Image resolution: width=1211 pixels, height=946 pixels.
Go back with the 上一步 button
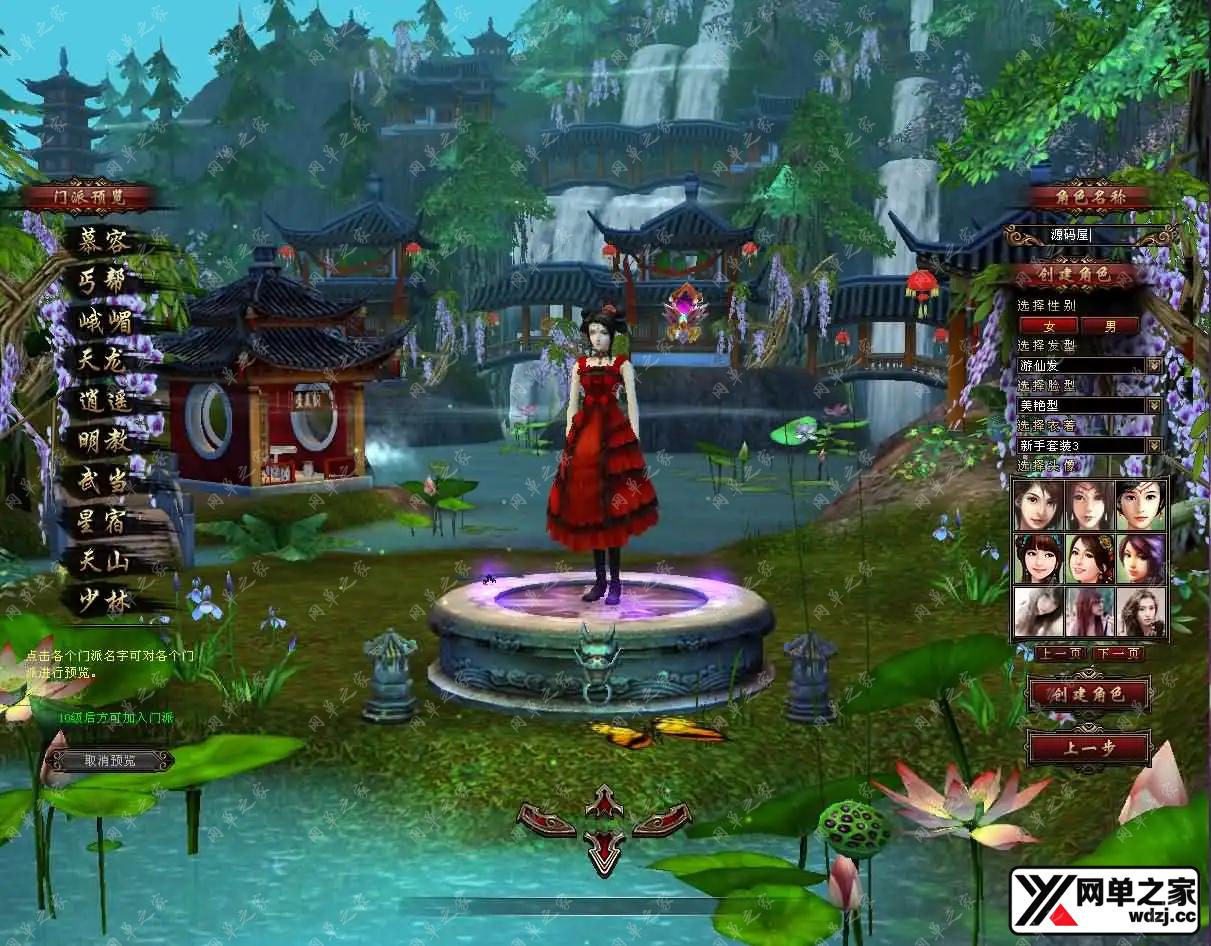[x=1089, y=748]
